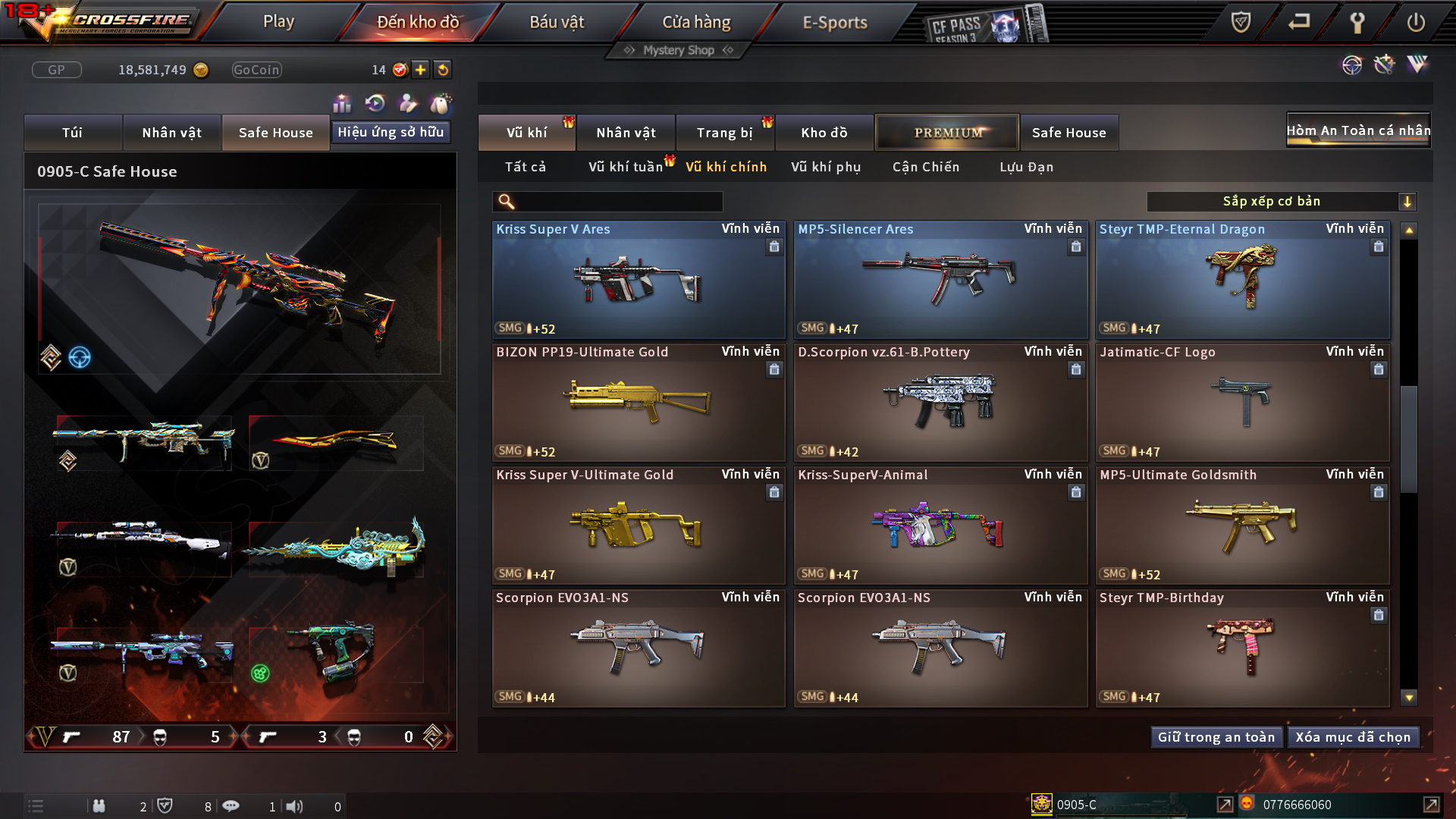The width and height of the screenshot is (1456, 819).
Task: Open the PREMIUM tab
Action: click(x=947, y=133)
